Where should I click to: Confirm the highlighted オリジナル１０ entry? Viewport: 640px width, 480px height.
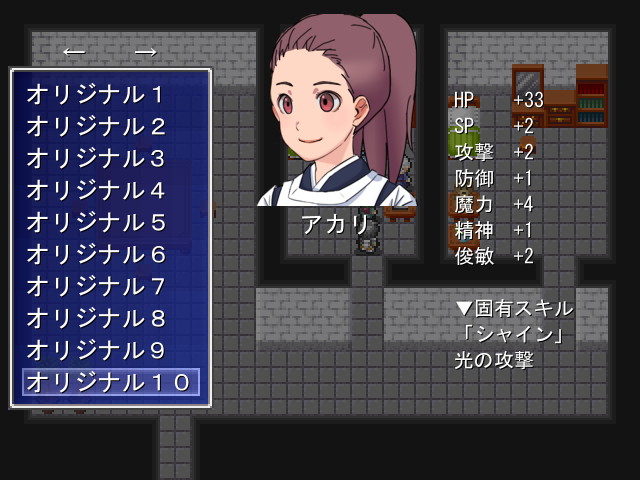110,382
